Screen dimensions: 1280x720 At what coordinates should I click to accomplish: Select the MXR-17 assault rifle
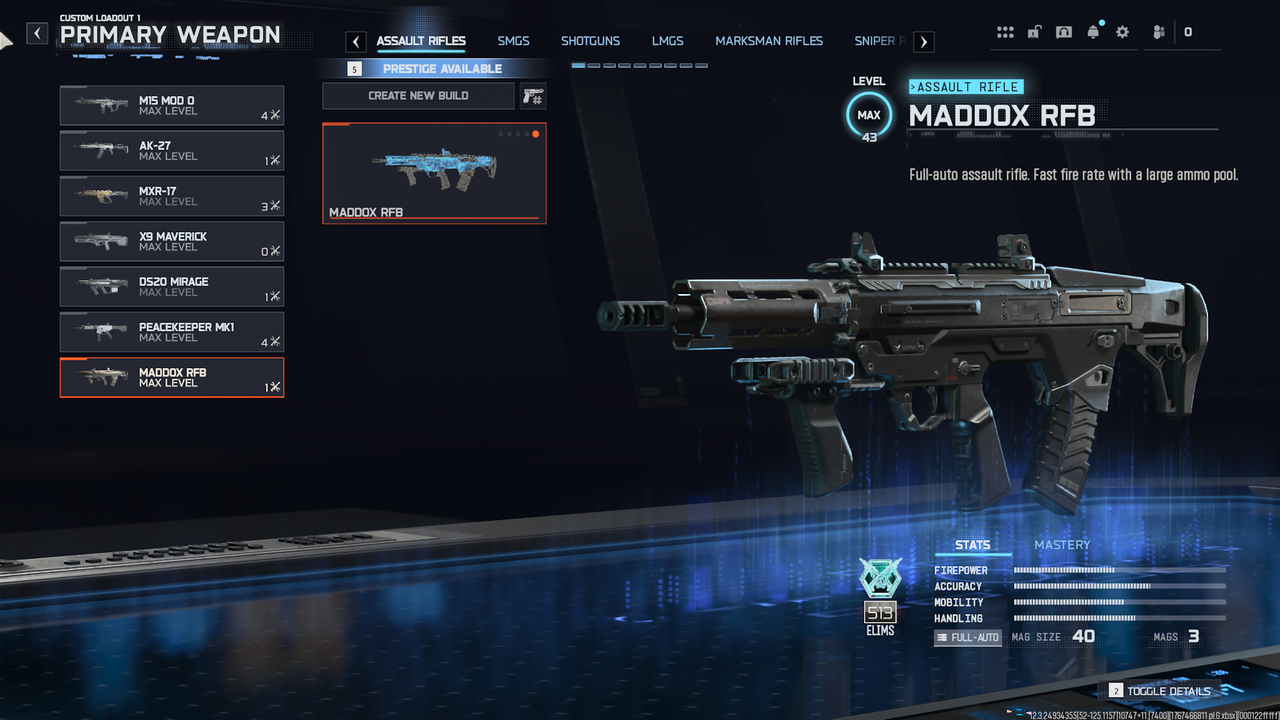tap(171, 196)
